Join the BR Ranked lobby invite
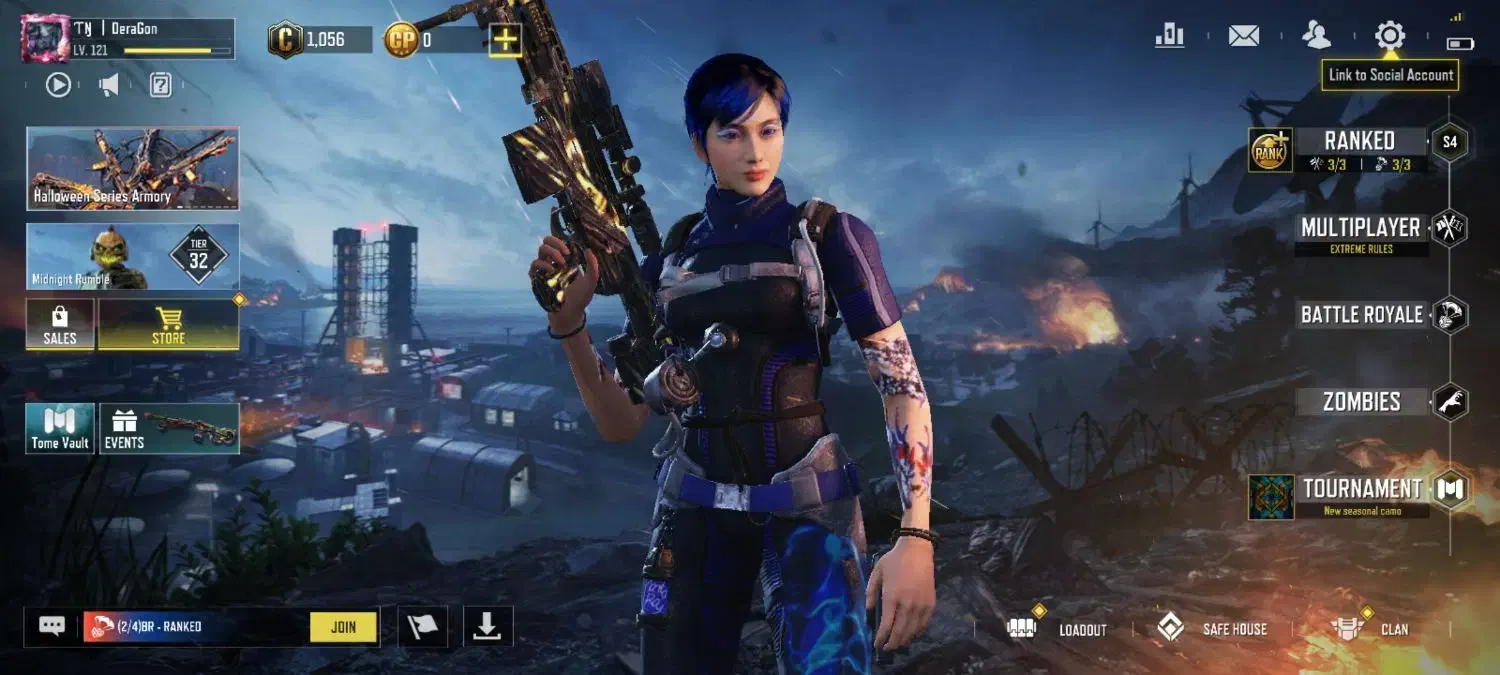Viewport: 1500px width, 675px height. (x=343, y=627)
